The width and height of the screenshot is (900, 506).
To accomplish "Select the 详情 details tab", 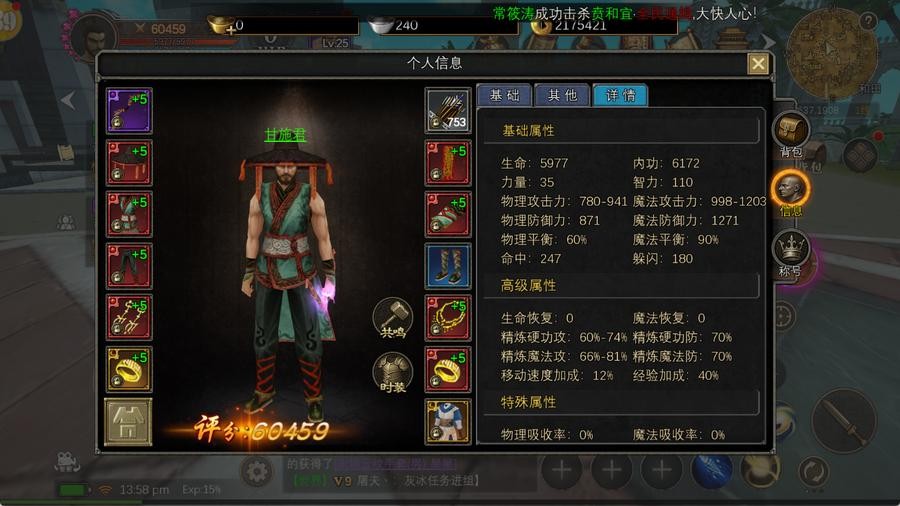I will [x=620, y=96].
